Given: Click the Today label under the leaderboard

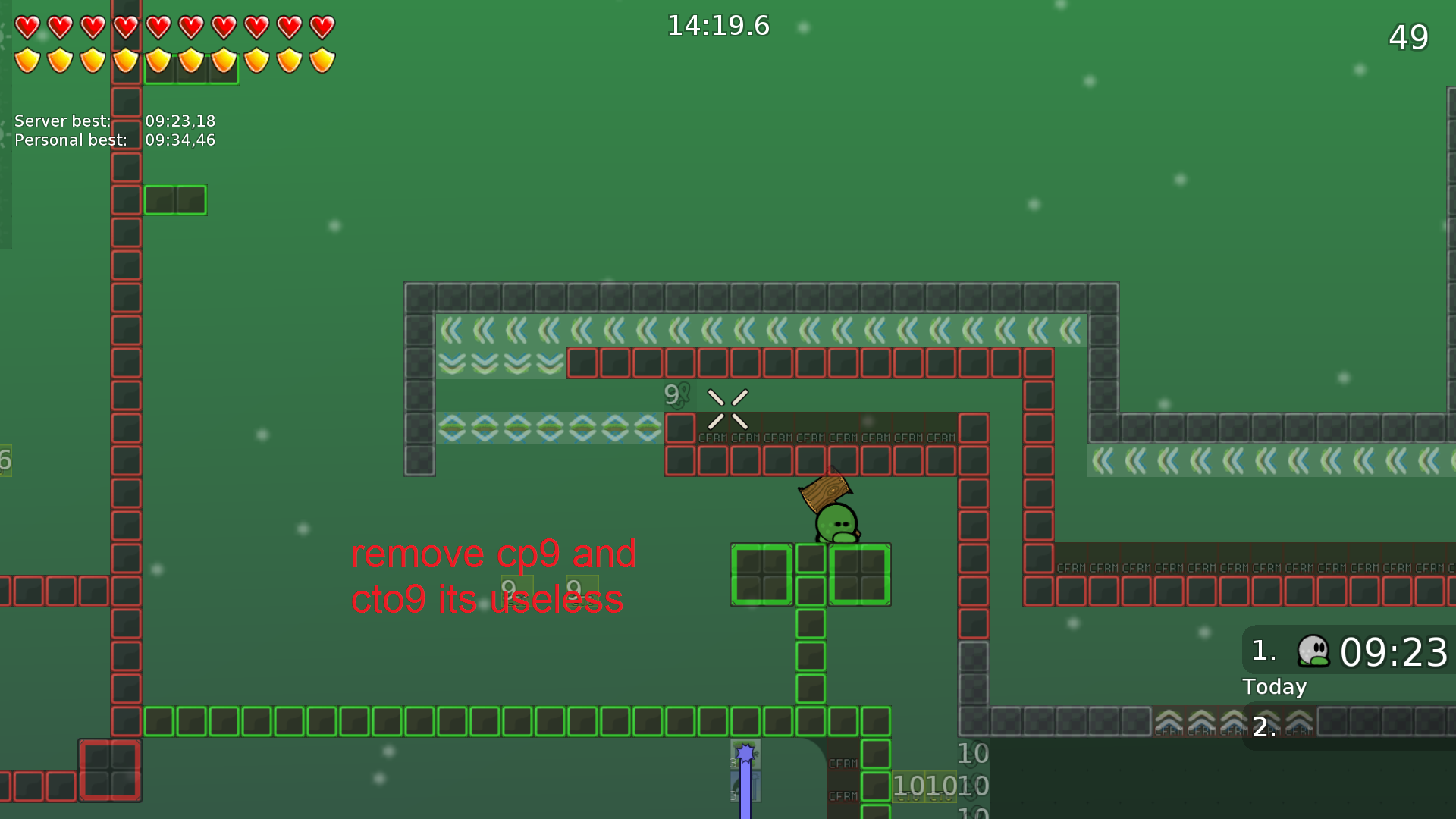Looking at the screenshot, I should coord(1274,687).
